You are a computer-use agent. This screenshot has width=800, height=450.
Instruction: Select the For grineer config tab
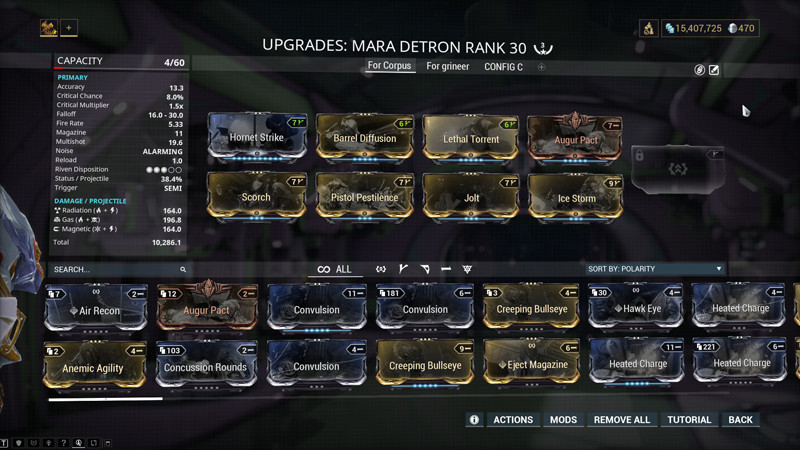tap(447, 67)
